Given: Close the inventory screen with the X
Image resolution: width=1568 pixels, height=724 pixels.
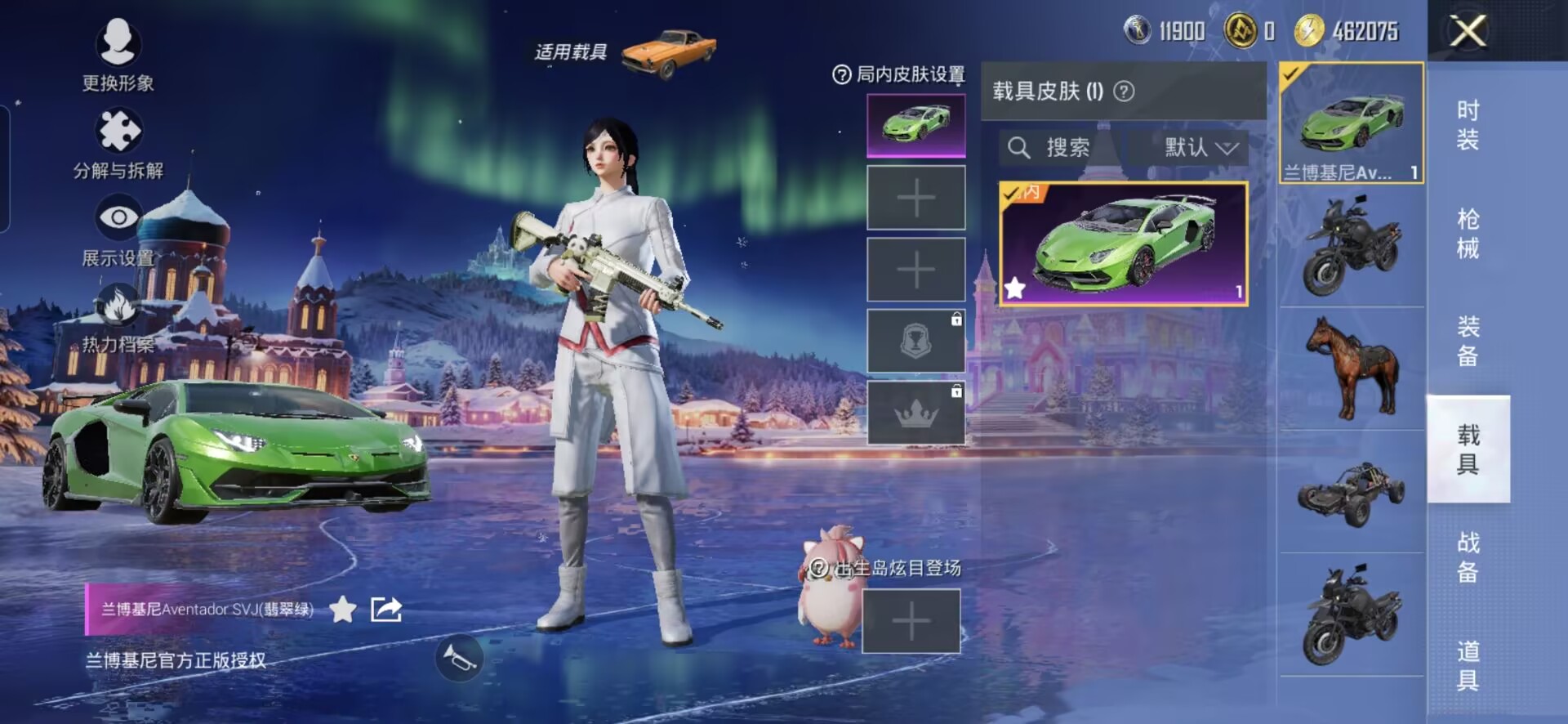Looking at the screenshot, I should click(x=1468, y=32).
